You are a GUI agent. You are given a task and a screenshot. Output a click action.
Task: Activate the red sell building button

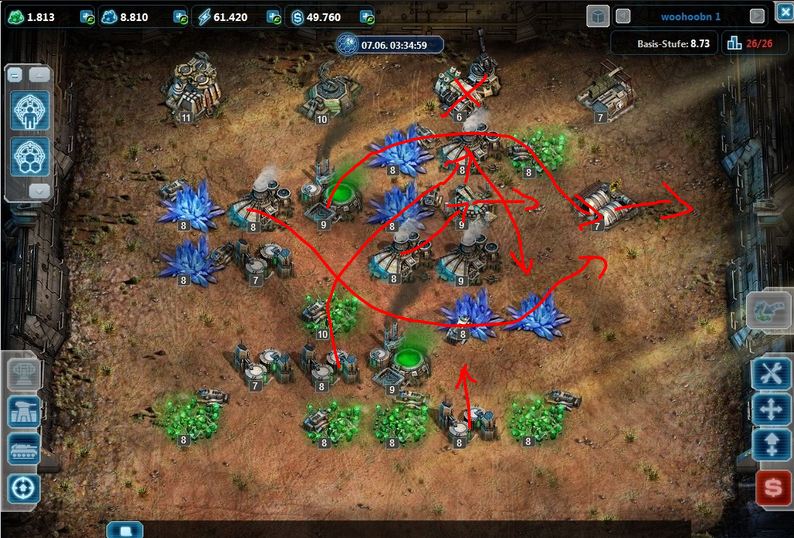771,488
